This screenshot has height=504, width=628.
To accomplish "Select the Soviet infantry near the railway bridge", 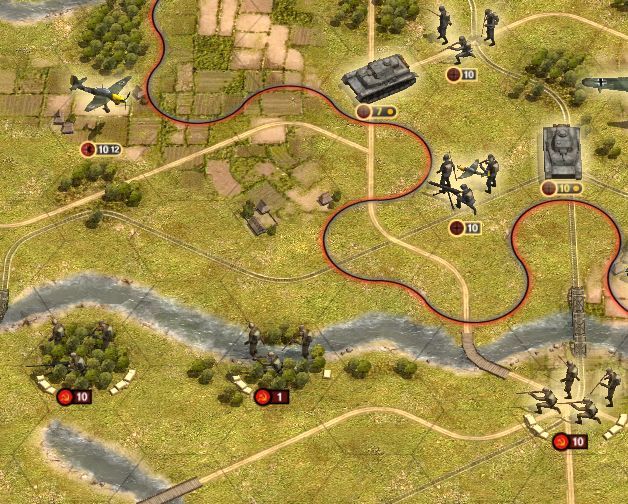I will [574, 393].
